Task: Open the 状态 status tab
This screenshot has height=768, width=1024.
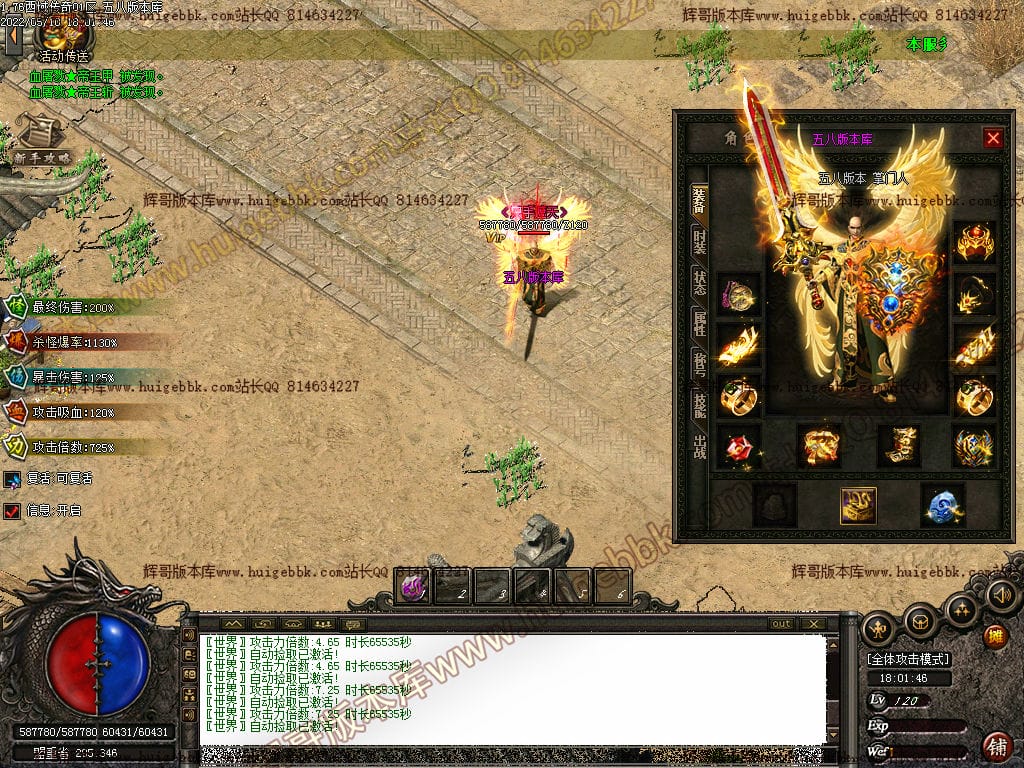Action: [x=700, y=281]
